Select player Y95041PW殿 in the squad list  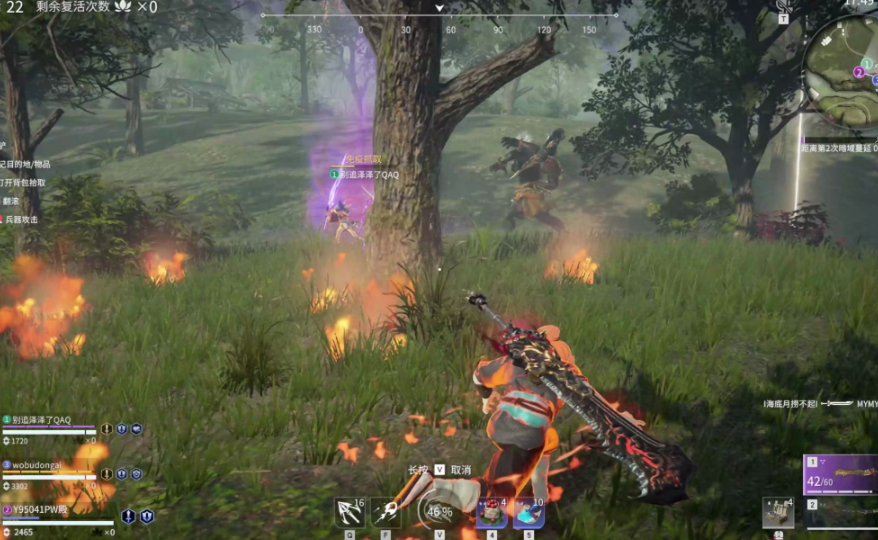point(42,509)
